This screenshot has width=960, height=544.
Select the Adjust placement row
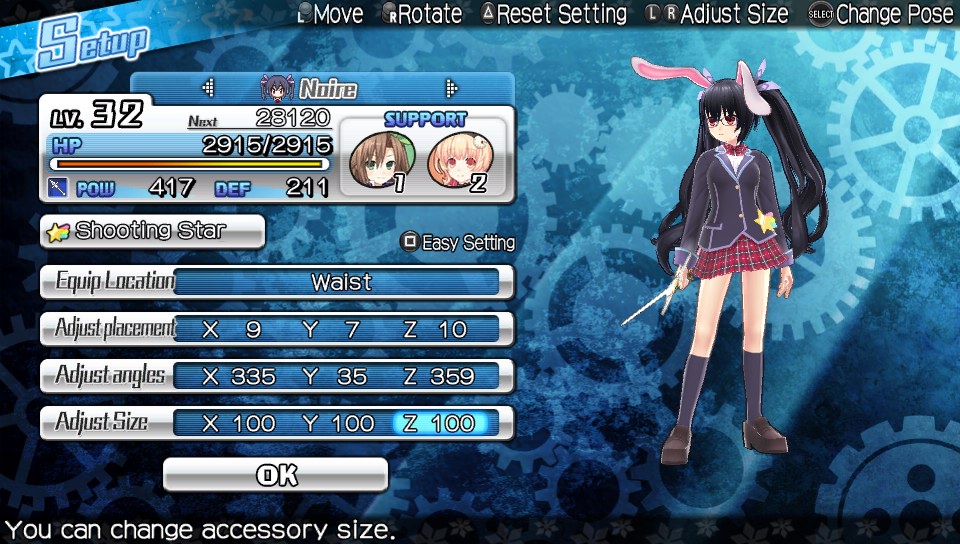point(277,329)
